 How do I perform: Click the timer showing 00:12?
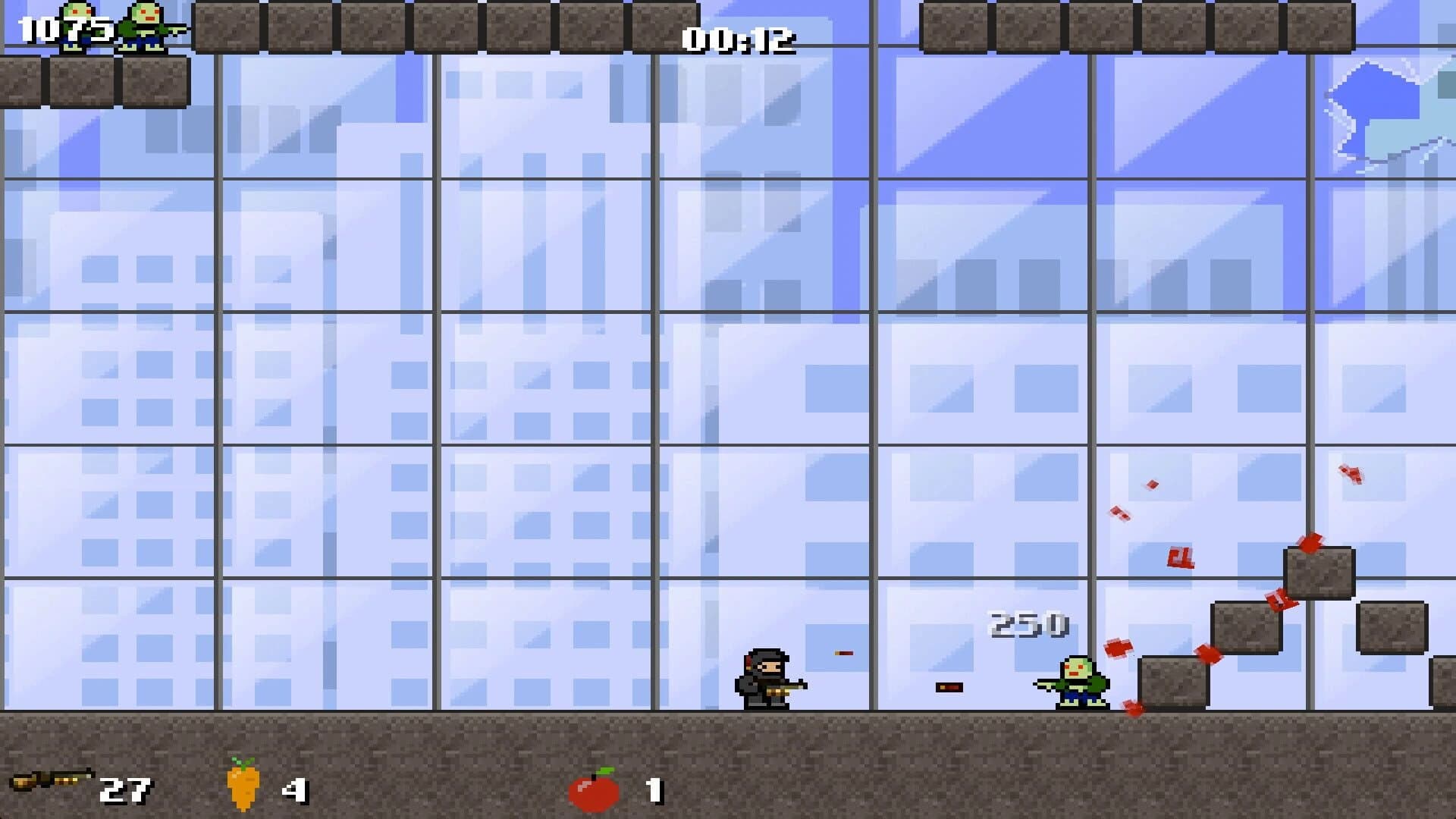coord(739,42)
